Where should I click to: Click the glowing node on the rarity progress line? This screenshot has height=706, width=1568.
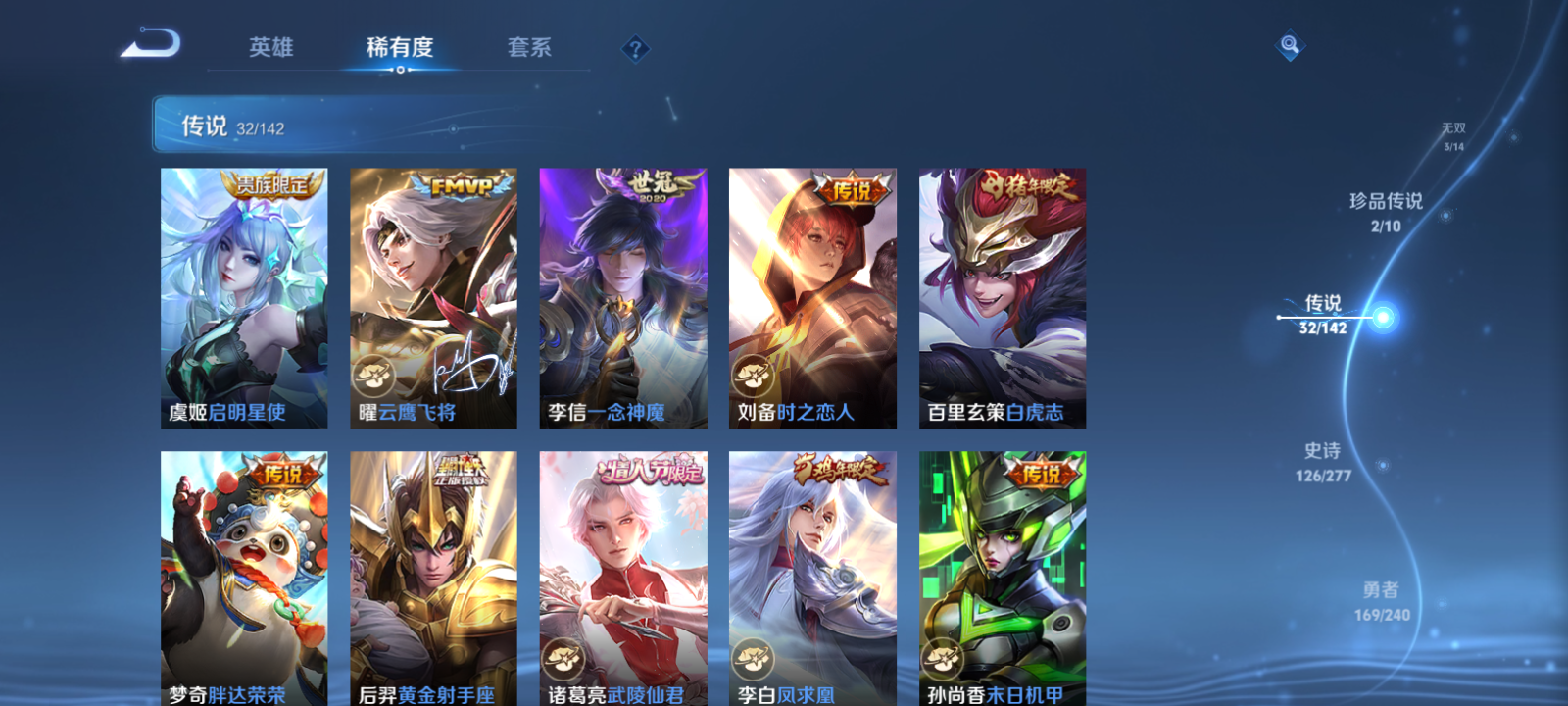(x=1380, y=317)
